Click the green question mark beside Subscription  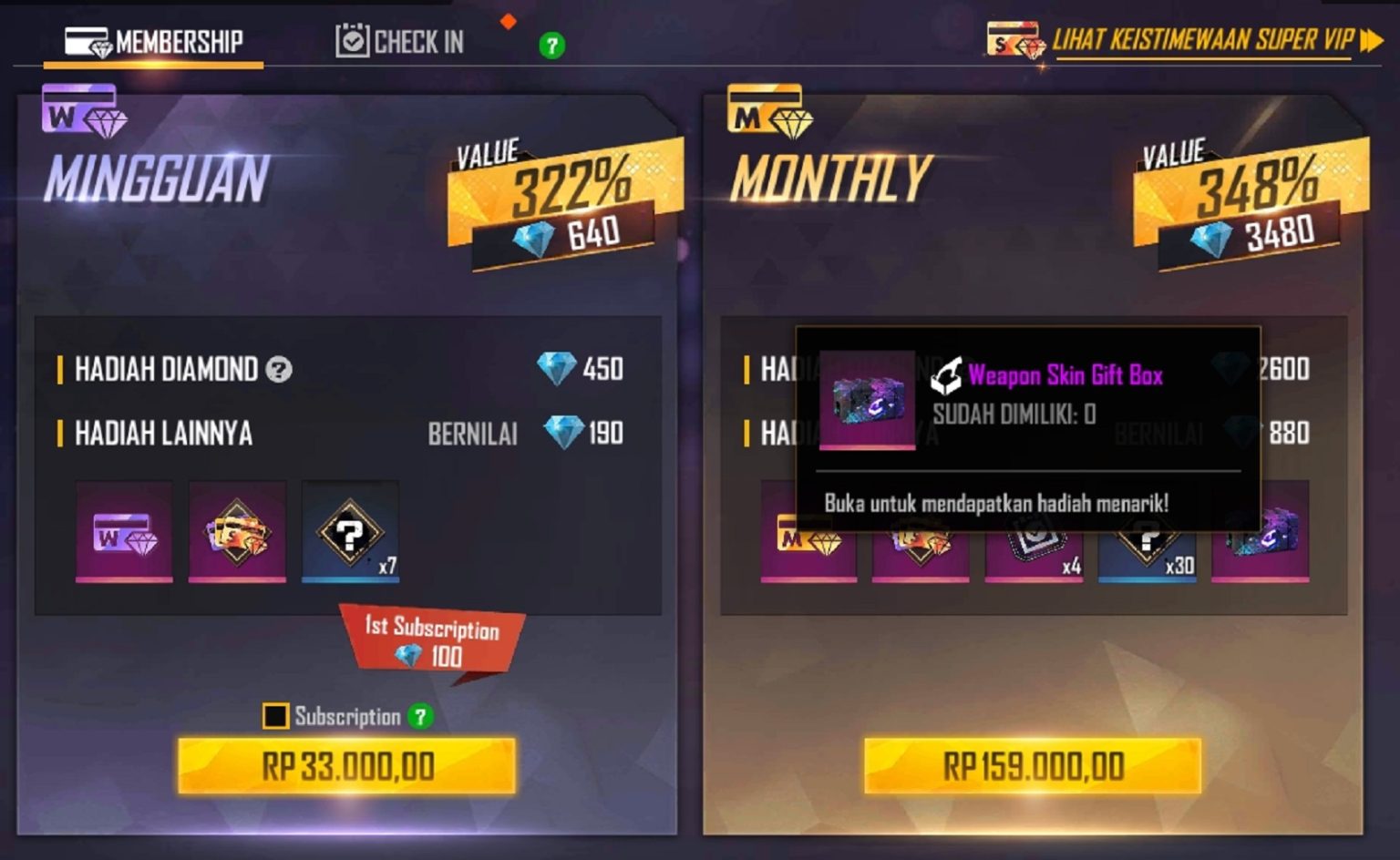tap(419, 718)
